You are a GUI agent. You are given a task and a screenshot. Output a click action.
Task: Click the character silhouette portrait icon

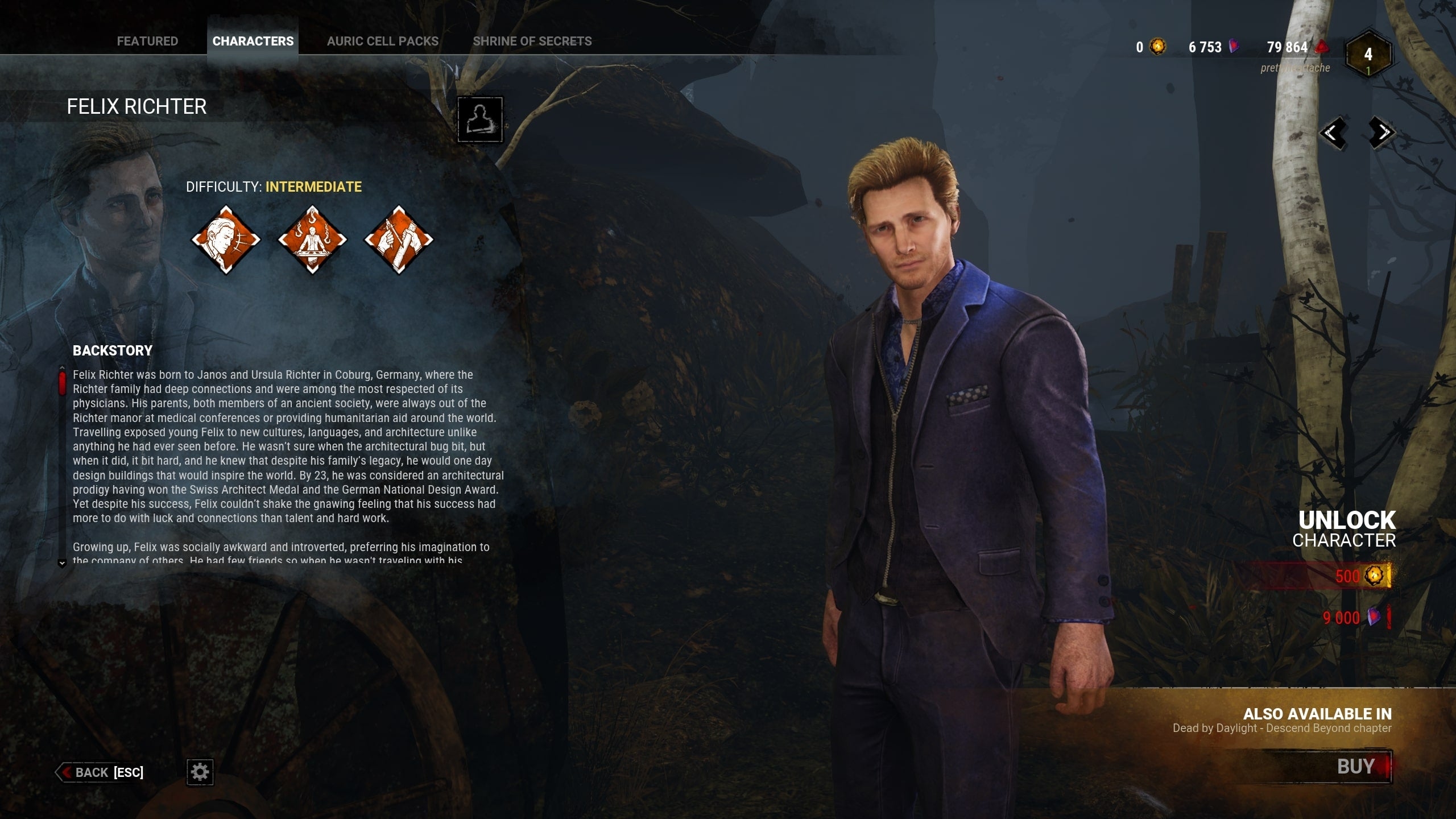point(480,119)
